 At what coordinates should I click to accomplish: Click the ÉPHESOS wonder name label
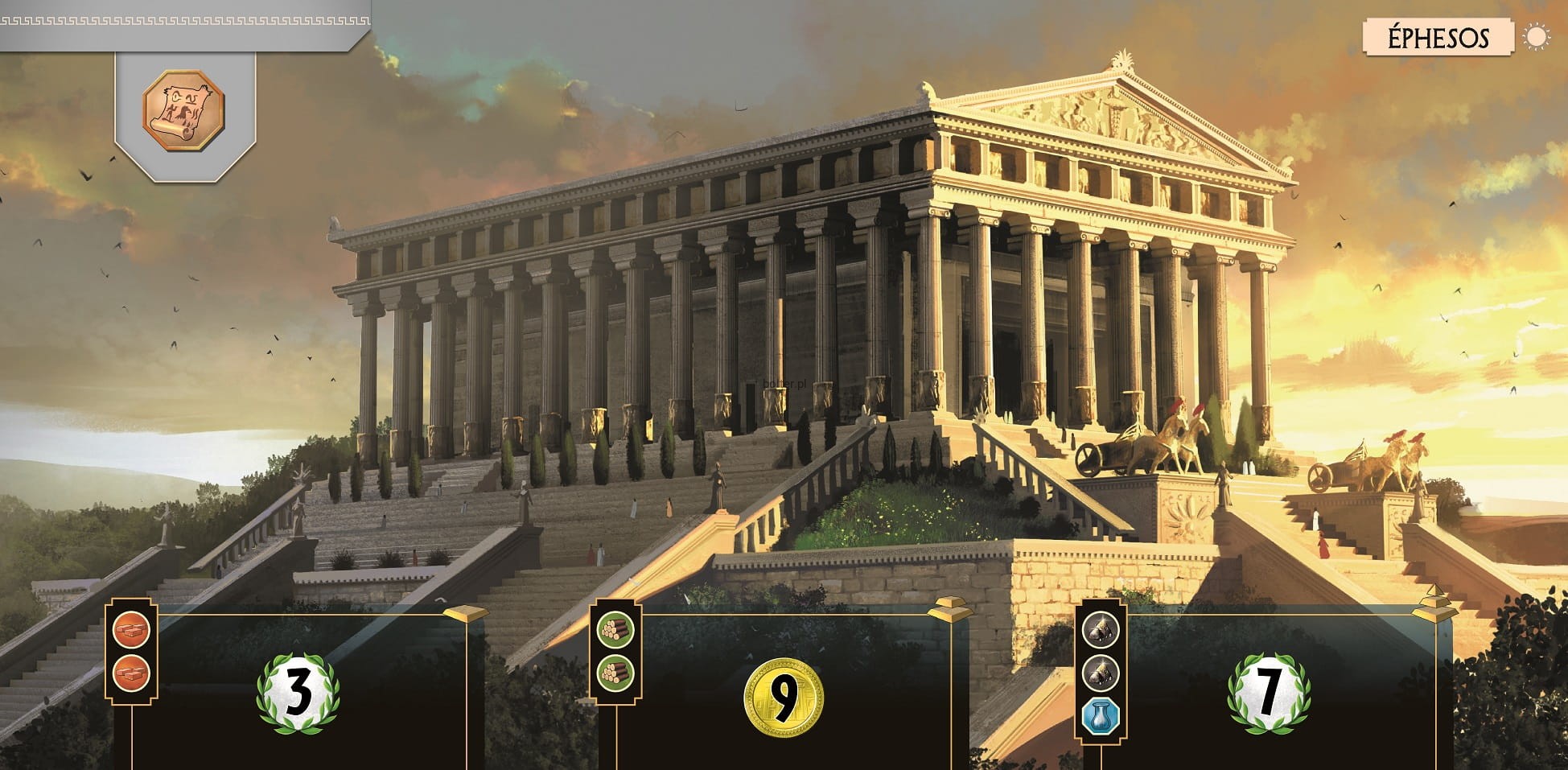[1438, 38]
